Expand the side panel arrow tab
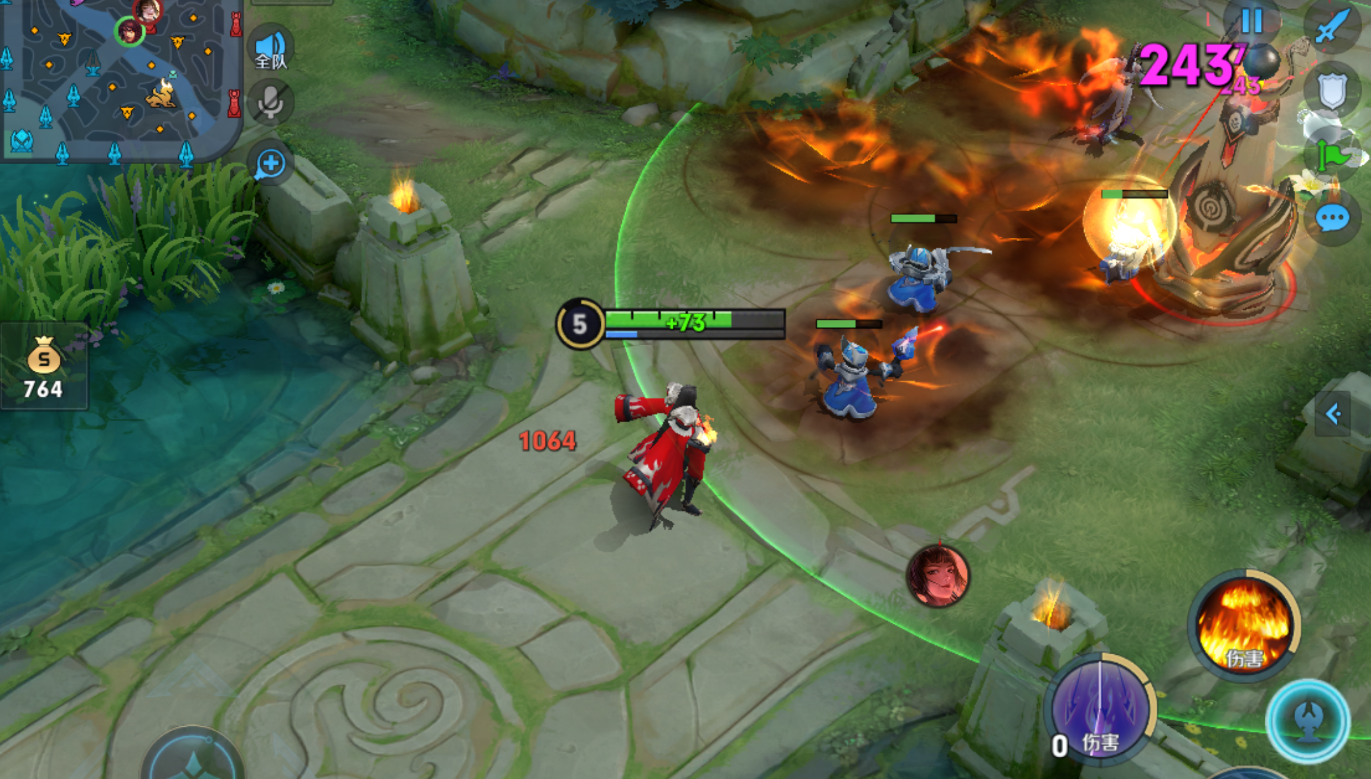1371x779 pixels. tap(1334, 413)
